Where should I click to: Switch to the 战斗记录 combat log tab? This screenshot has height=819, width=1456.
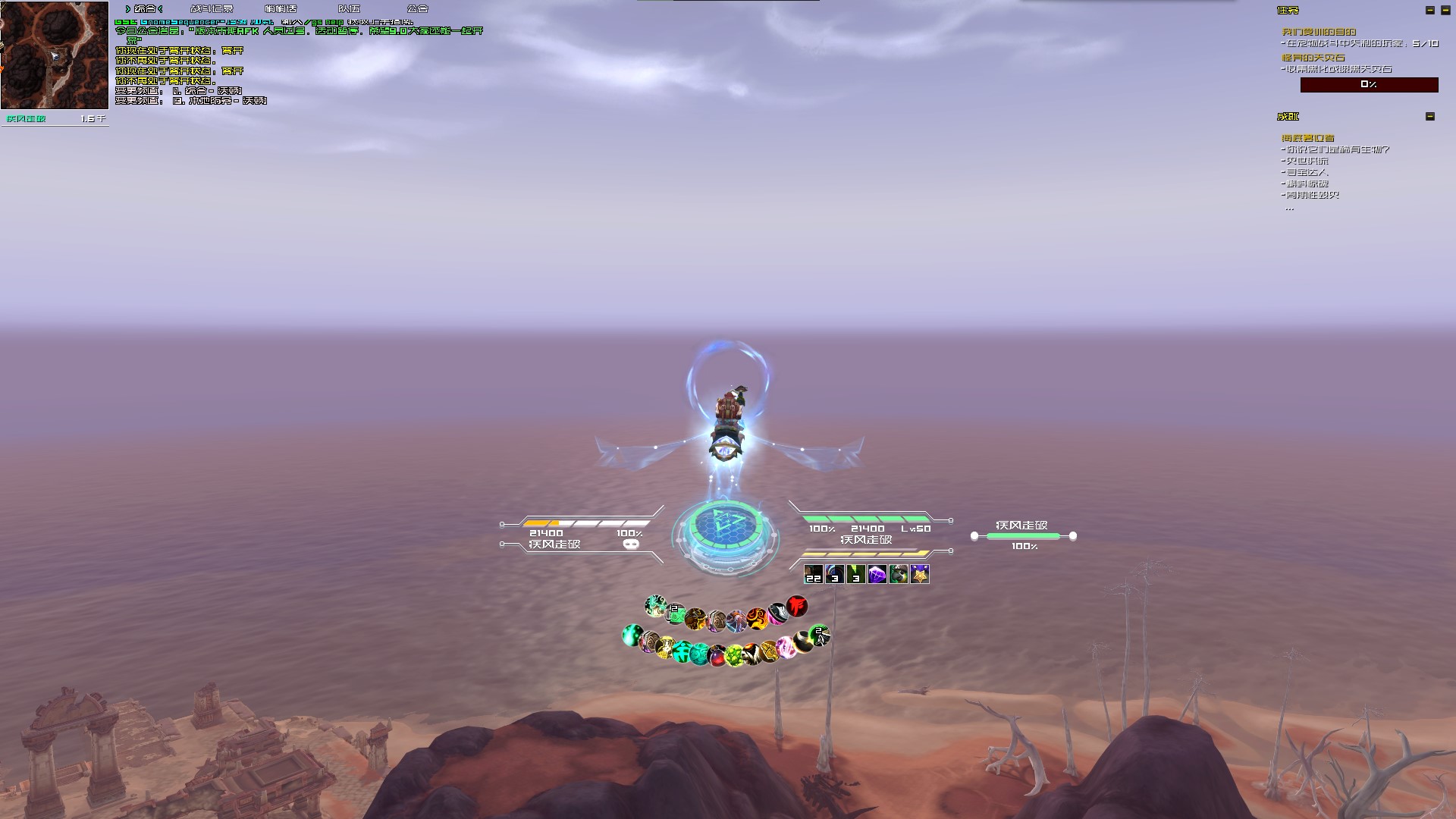(211, 8)
